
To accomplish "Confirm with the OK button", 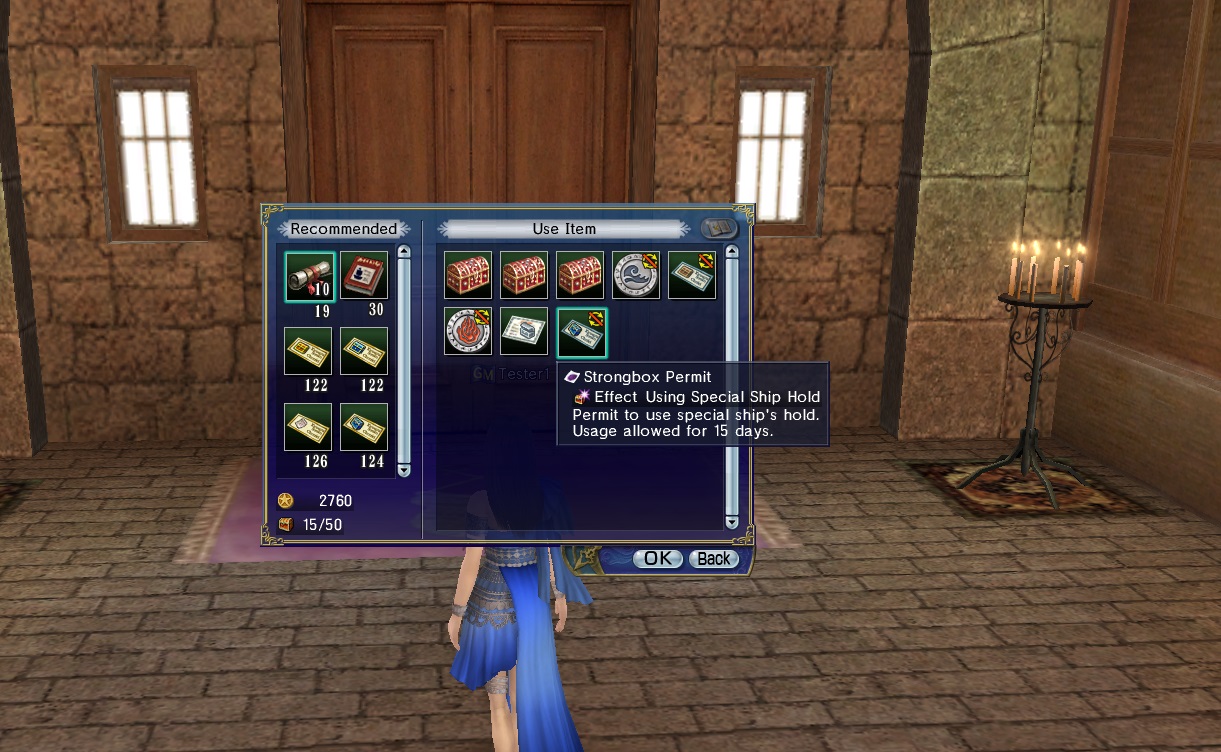I will tap(657, 559).
